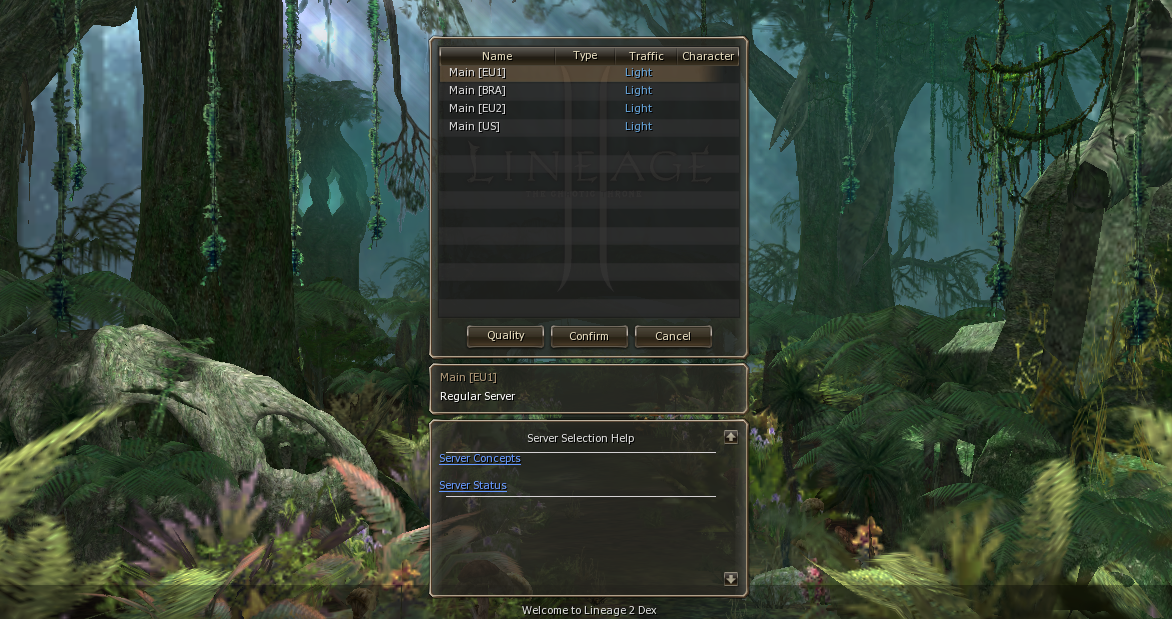Open the Server Status help link

pos(473,485)
